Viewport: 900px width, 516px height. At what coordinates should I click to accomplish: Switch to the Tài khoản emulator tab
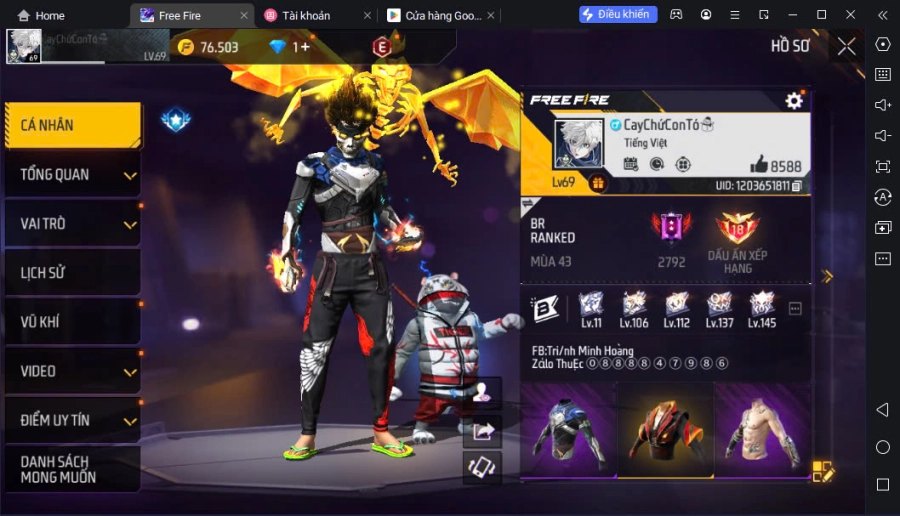(x=310, y=15)
